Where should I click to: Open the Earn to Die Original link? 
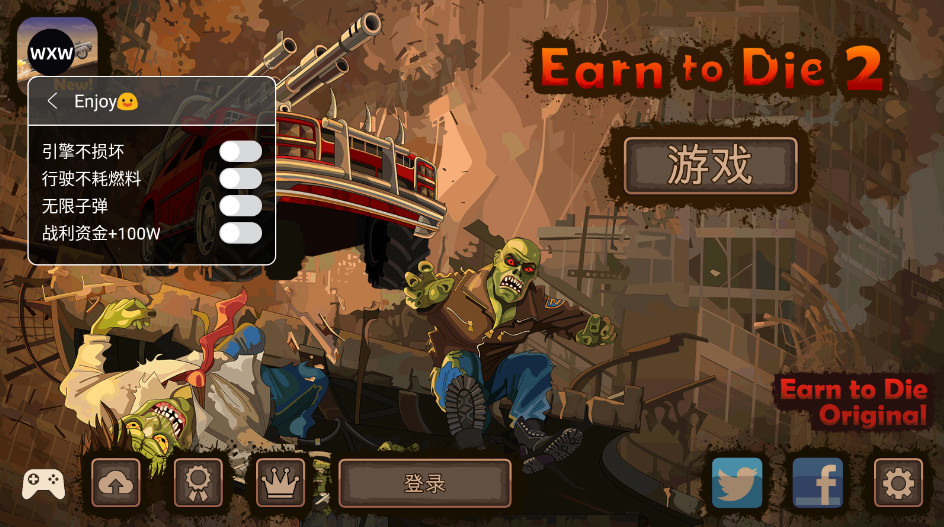pyautogui.click(x=855, y=402)
